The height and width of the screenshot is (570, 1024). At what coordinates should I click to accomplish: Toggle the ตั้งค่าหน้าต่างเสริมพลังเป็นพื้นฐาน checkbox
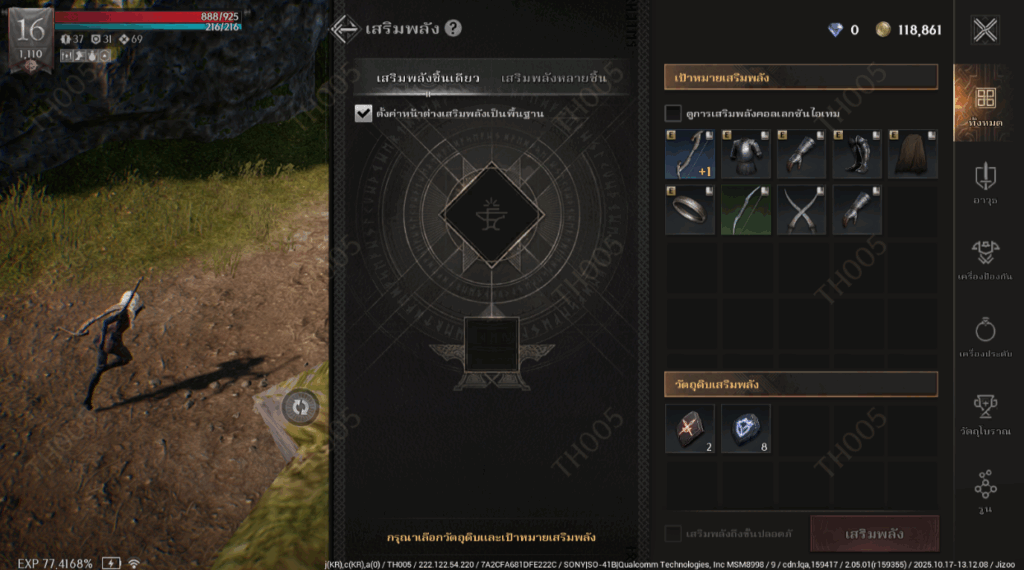pyautogui.click(x=363, y=113)
